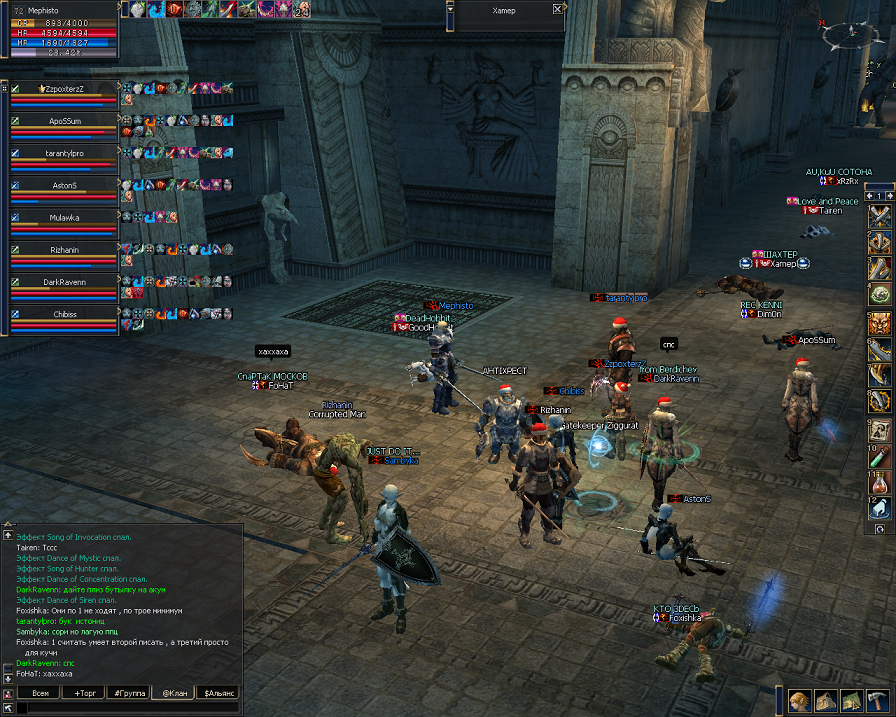Viewport: 896px width, 717px height.
Task: Use the scroll item in hotbar slot 9
Action: pyautogui.click(x=880, y=431)
